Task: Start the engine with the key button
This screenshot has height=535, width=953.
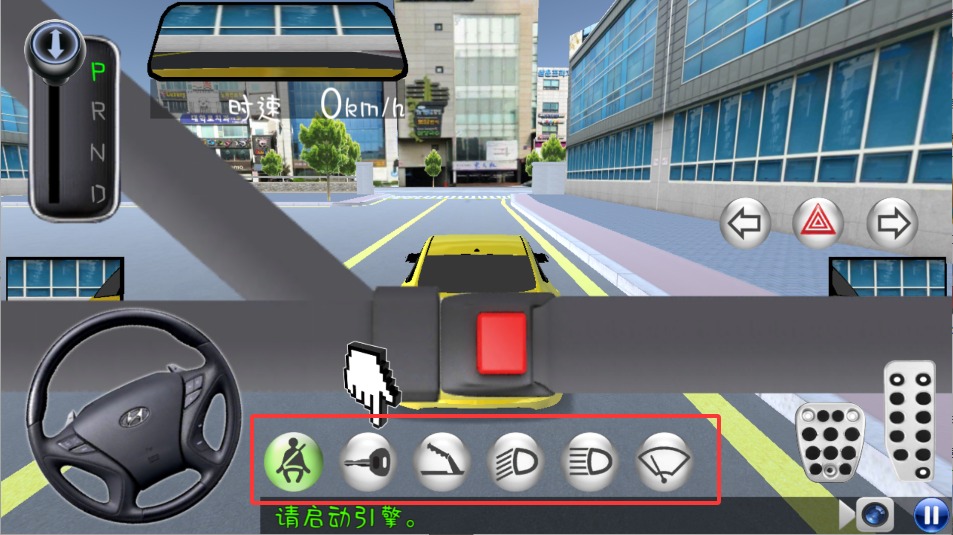Action: pos(368,461)
